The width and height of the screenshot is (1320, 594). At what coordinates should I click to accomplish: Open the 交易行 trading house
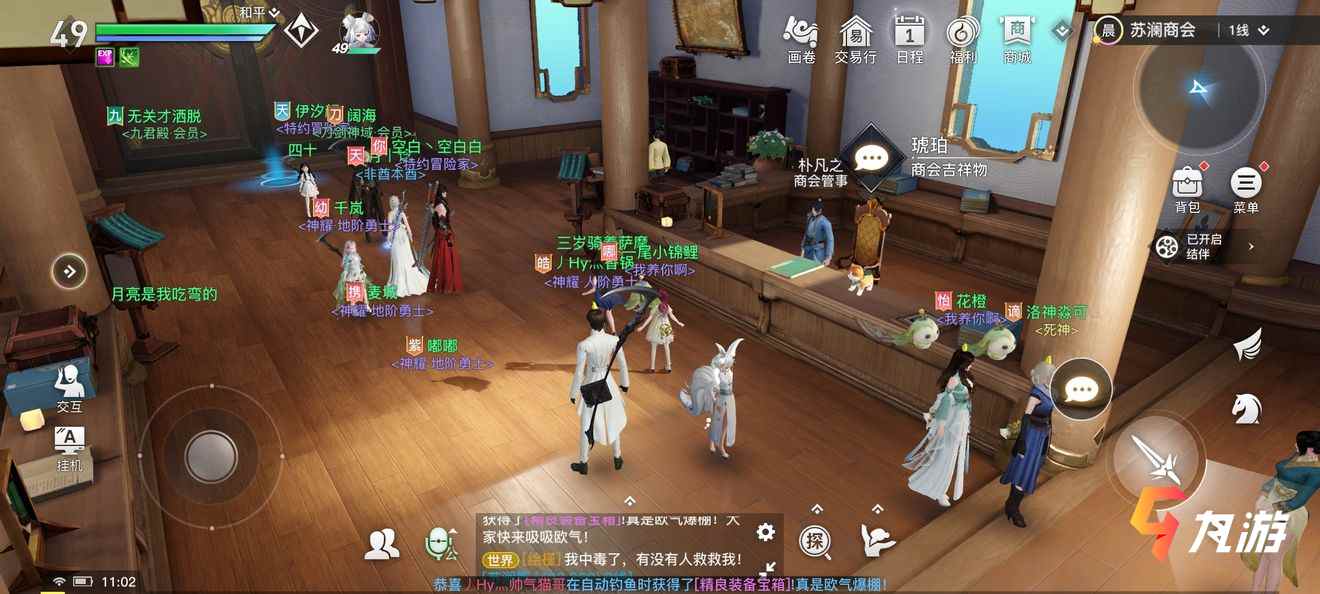pyautogui.click(x=855, y=39)
